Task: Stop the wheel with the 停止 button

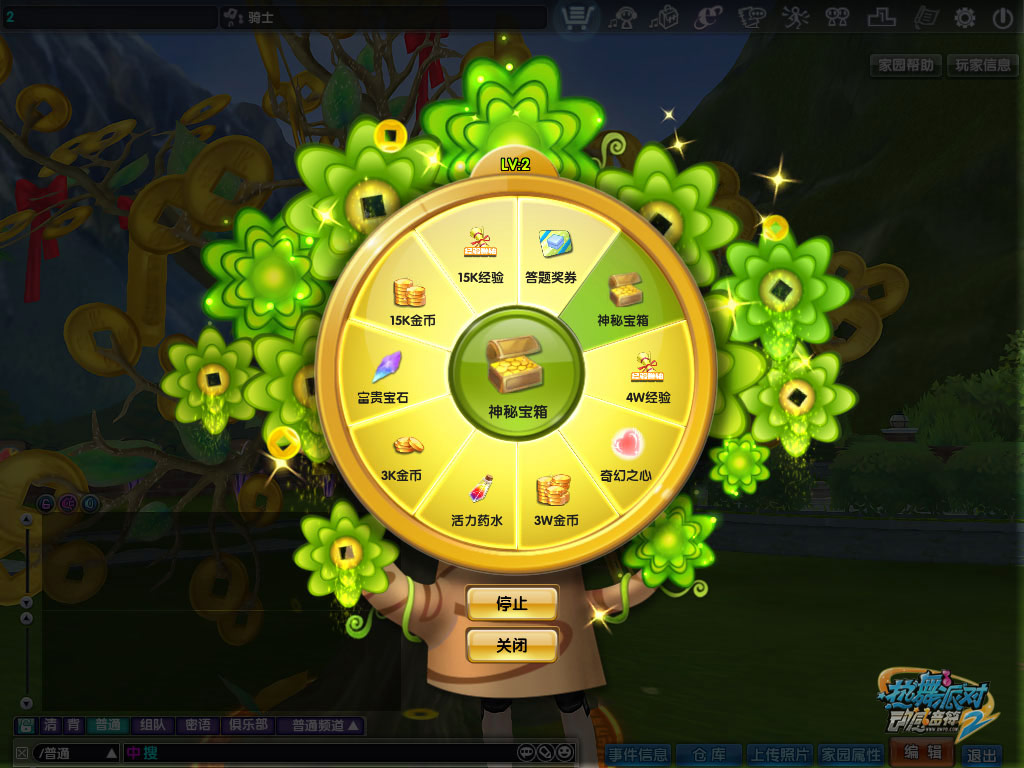Action: 511,603
